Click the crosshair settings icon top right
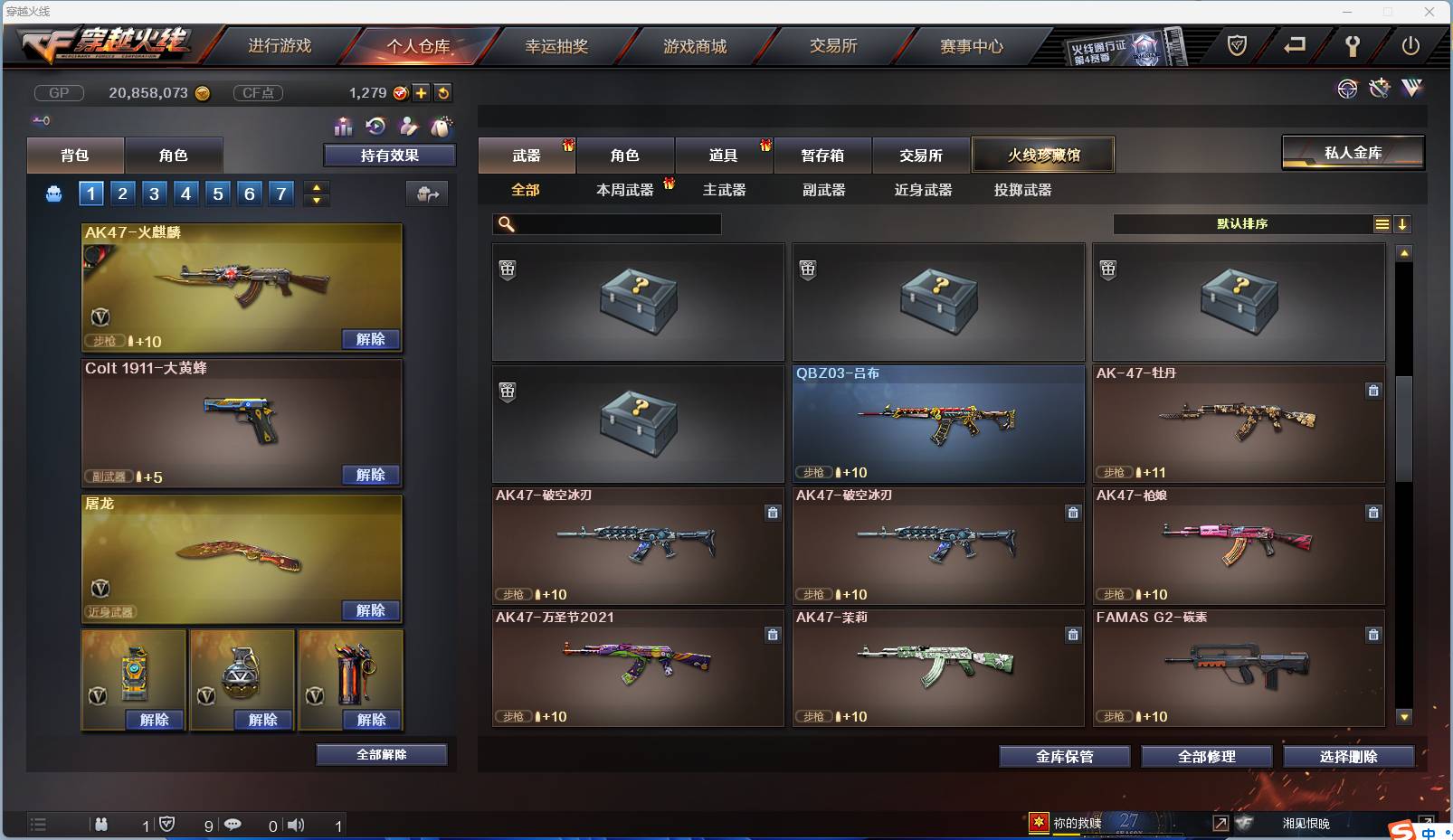Viewport: 1453px width, 840px height. pyautogui.click(x=1348, y=90)
